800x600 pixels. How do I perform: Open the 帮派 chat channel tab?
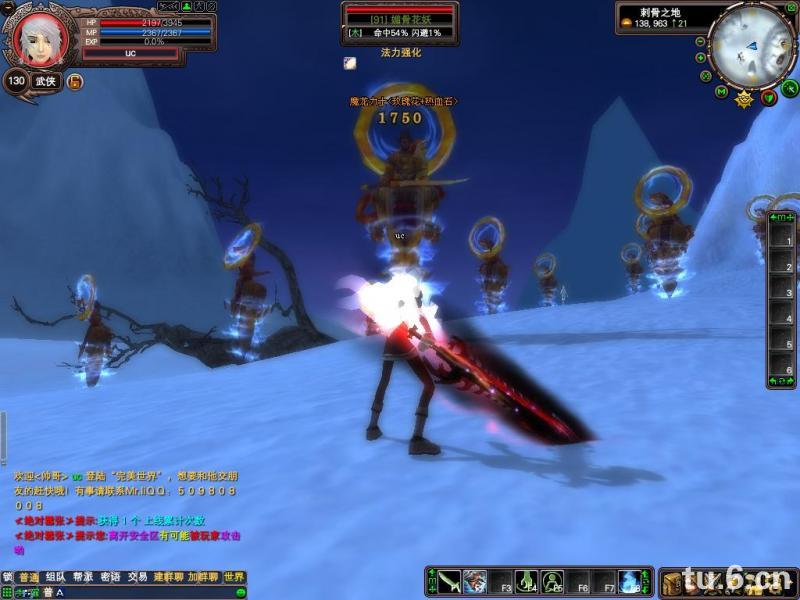83,577
